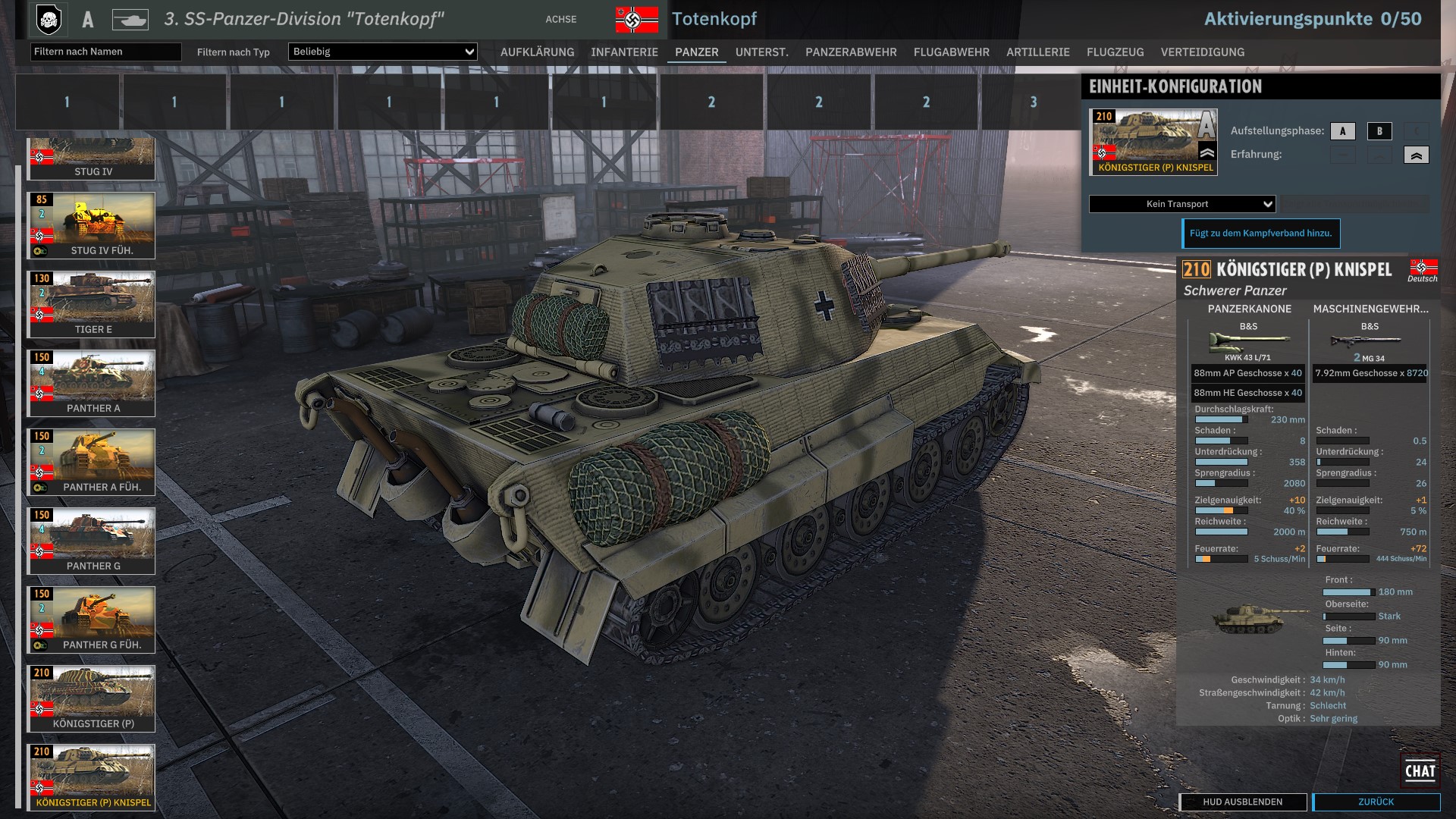The image size is (1456, 819).
Task: Show the FLUGABWEHR units
Action: 951,52
